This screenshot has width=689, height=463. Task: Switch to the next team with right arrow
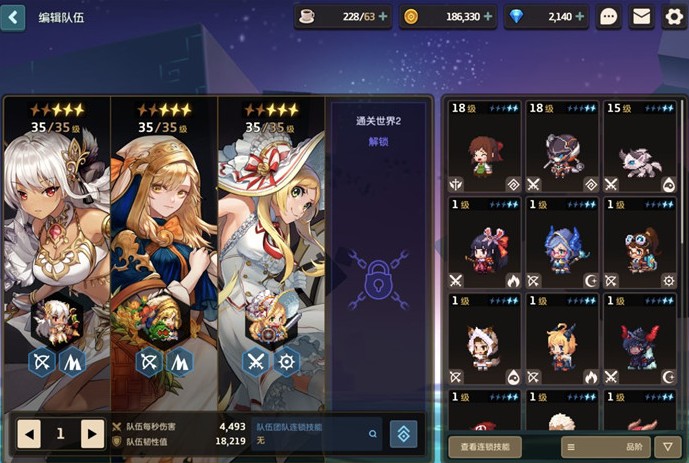pyautogui.click(x=92, y=433)
